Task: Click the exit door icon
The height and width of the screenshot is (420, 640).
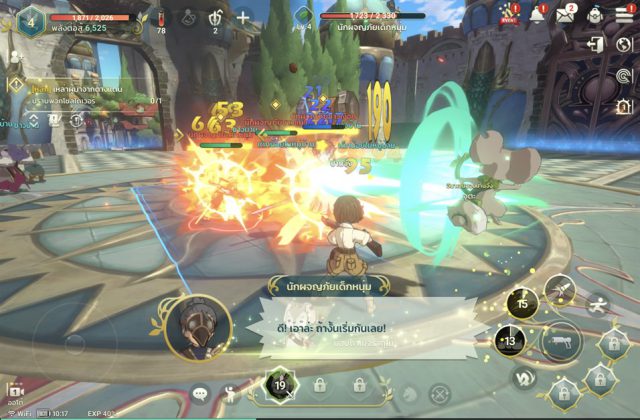Action: [x=596, y=45]
